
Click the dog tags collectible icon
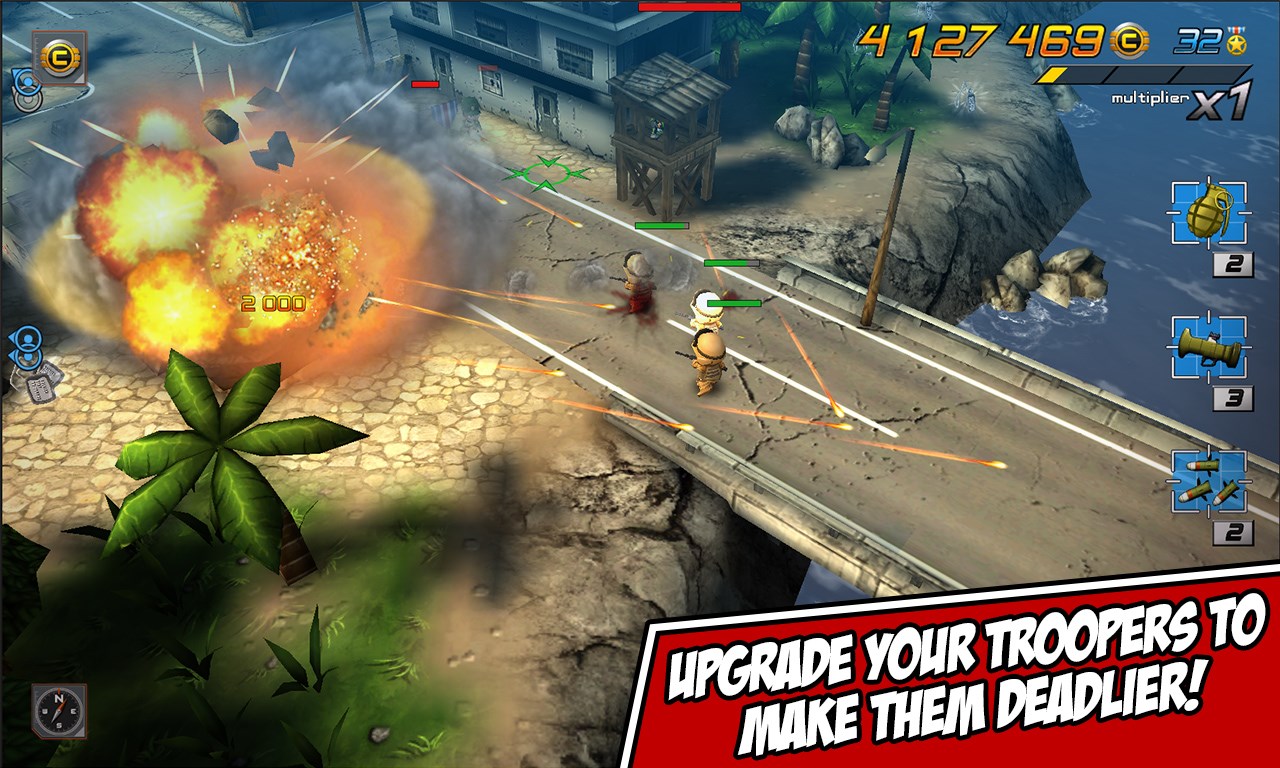pos(42,388)
